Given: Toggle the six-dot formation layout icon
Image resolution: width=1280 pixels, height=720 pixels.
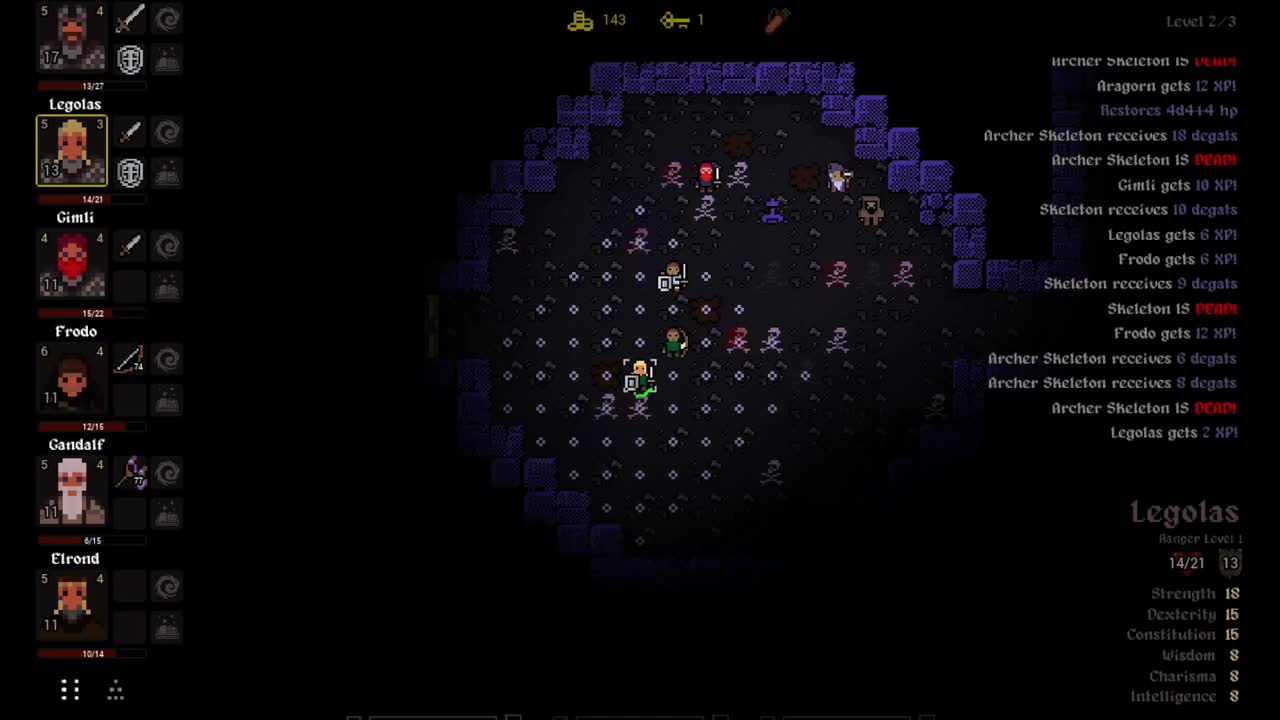Looking at the screenshot, I should (69, 690).
